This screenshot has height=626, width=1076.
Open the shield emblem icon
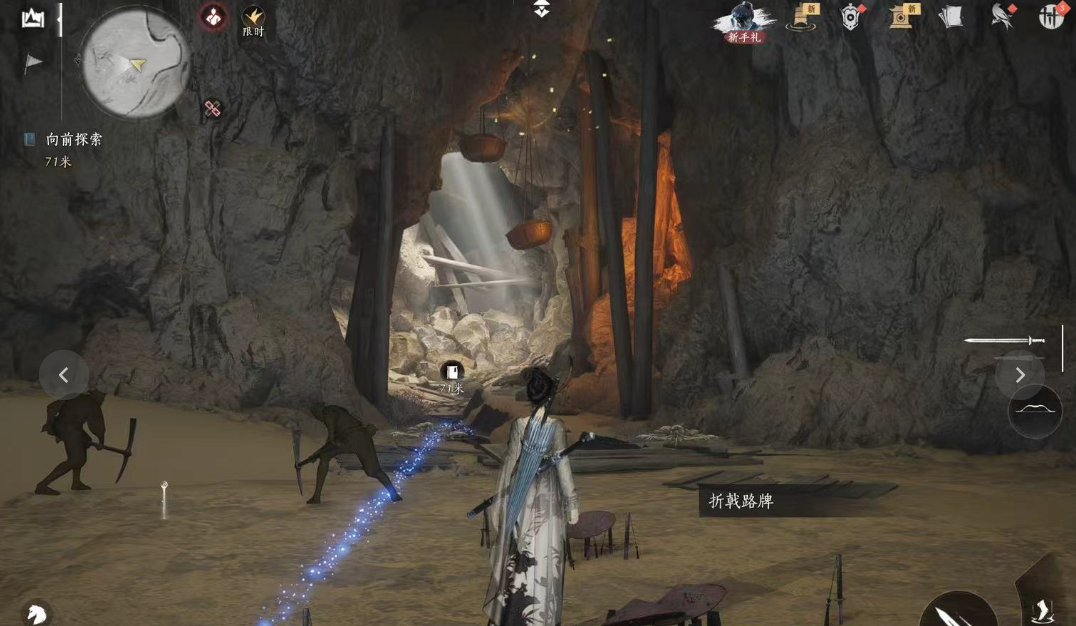(850, 16)
